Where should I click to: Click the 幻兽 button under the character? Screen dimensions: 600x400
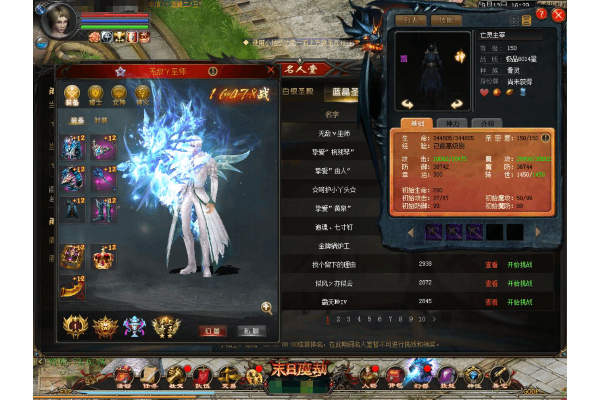(214, 330)
